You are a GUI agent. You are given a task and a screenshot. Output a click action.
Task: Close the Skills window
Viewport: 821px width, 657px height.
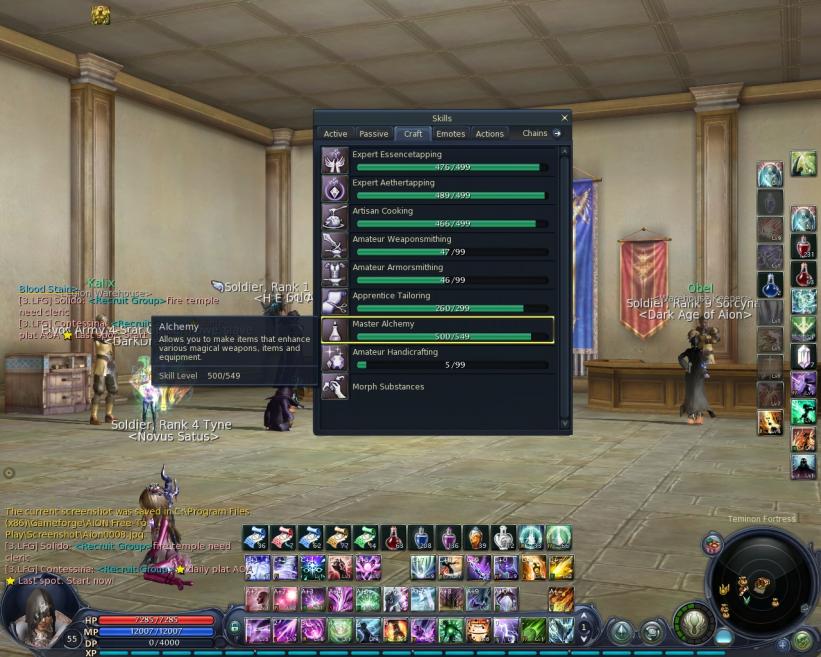[x=565, y=118]
